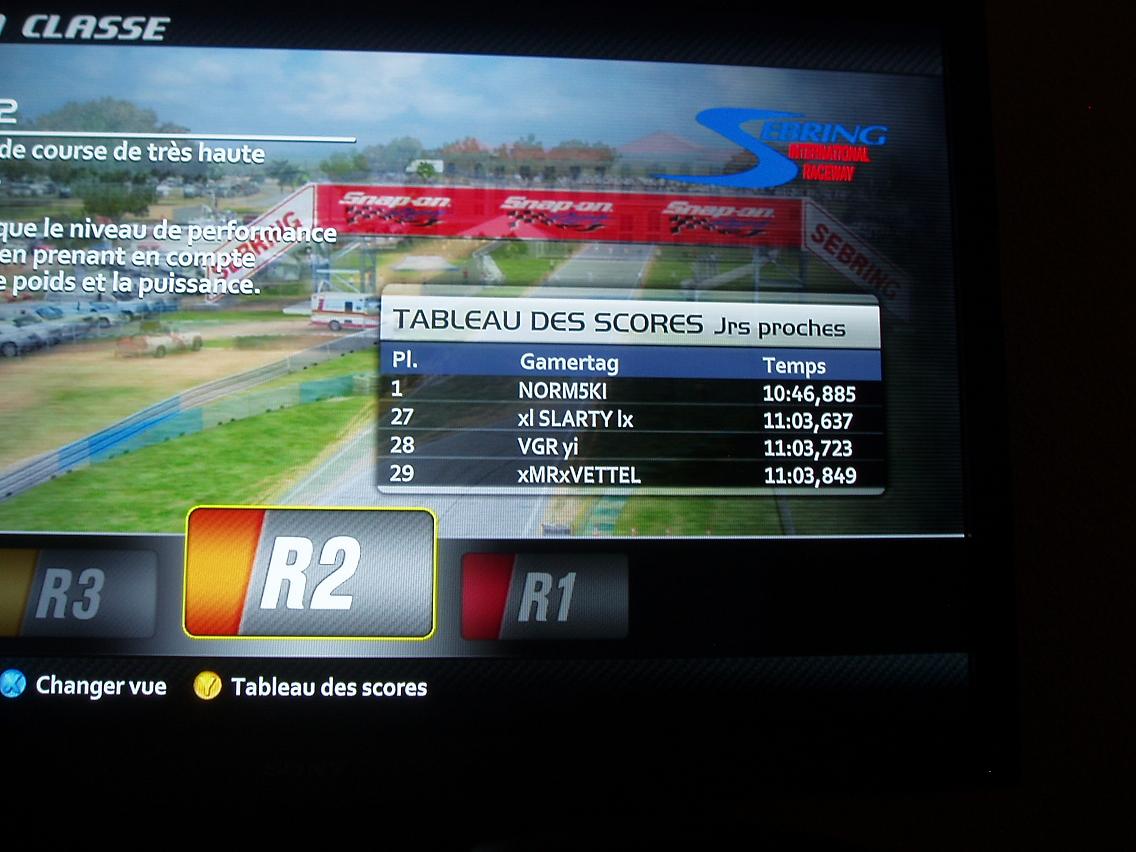Select NORM5KI's leaderboard row

pyautogui.click(x=628, y=391)
